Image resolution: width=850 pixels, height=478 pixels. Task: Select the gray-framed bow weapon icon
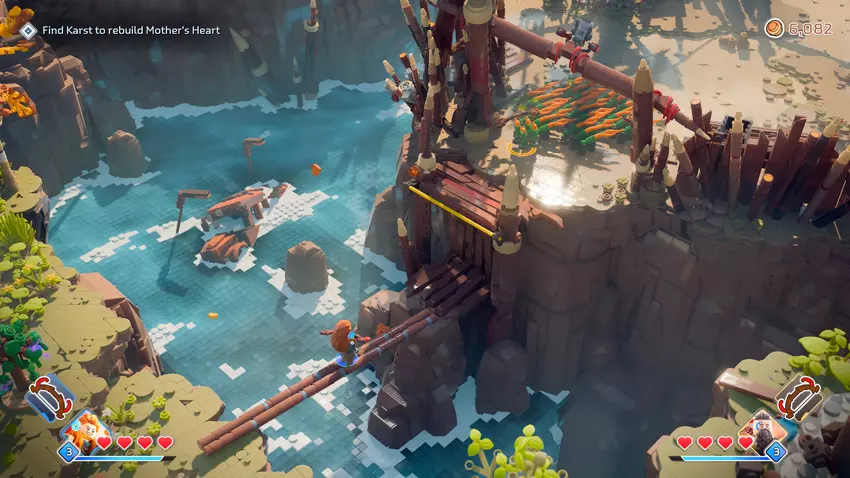tap(802, 398)
